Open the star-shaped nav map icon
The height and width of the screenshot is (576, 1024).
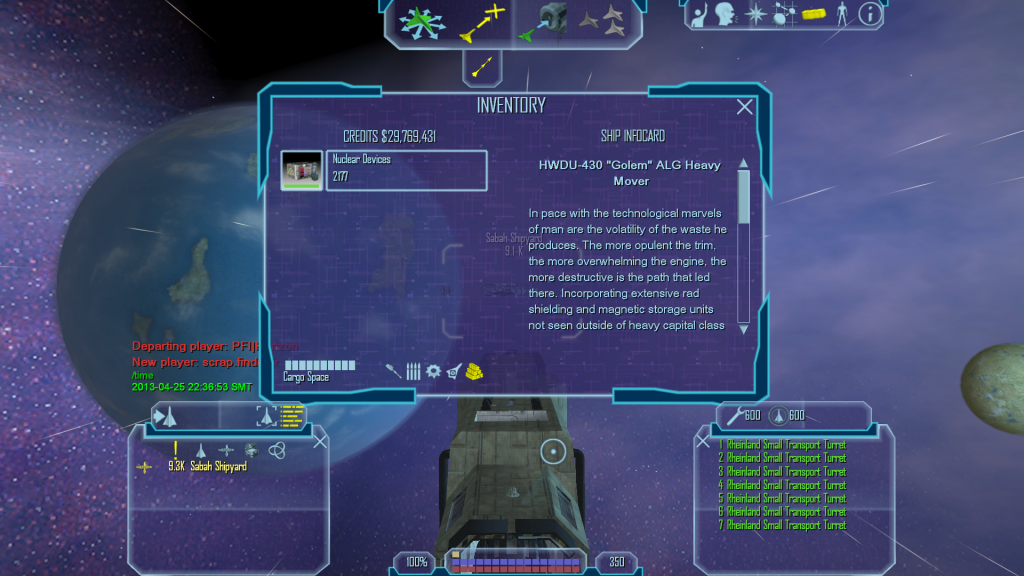756,14
